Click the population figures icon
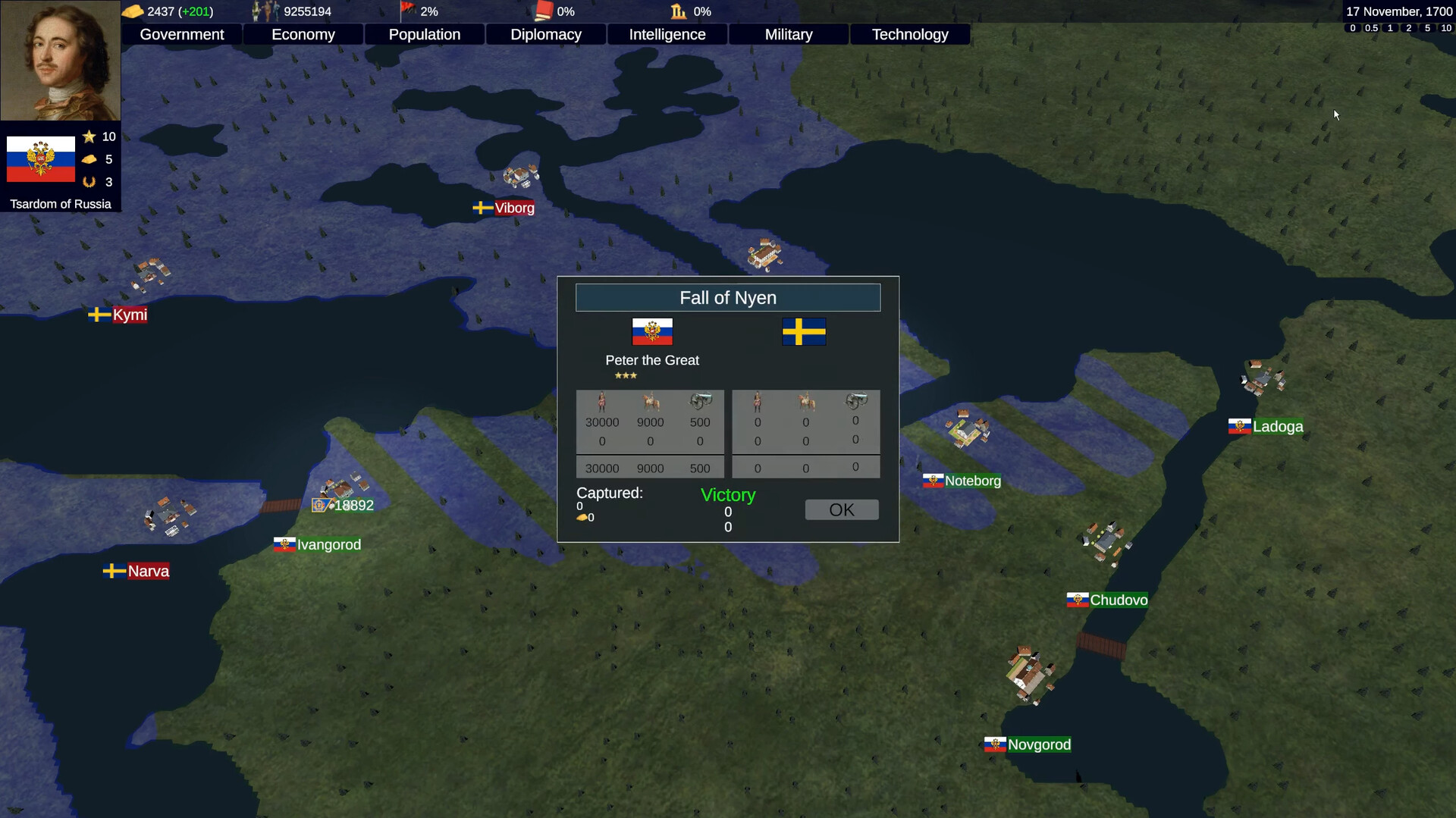This screenshot has height=818, width=1456. [264, 11]
